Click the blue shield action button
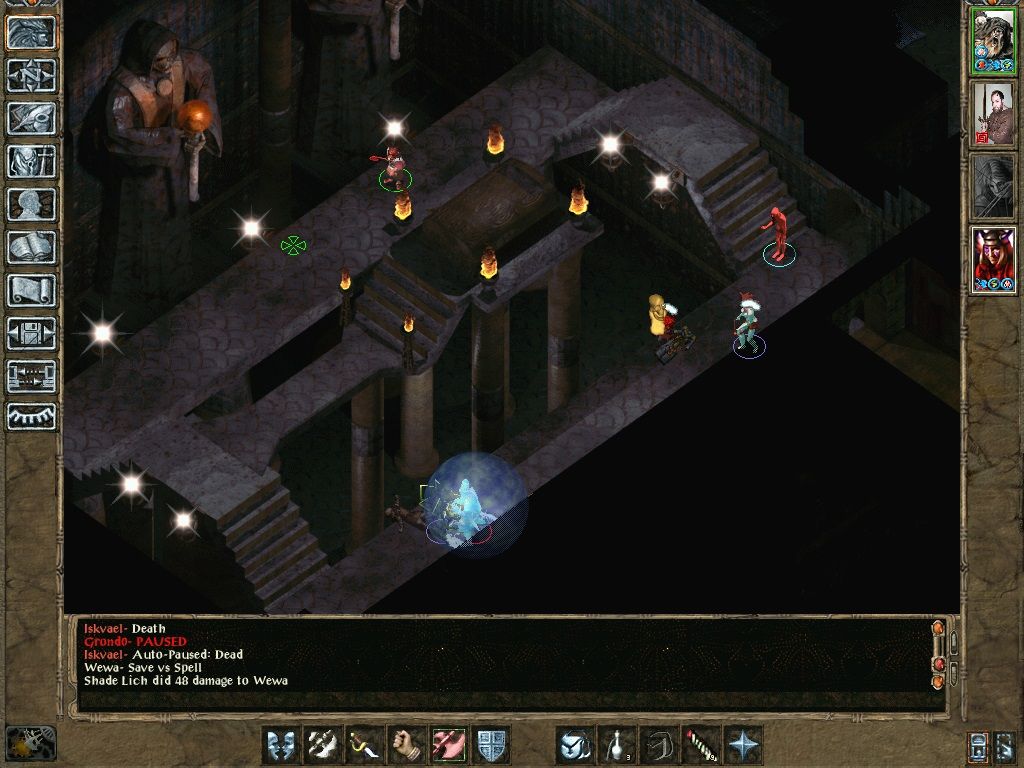The width and height of the screenshot is (1024, 768). (491, 745)
